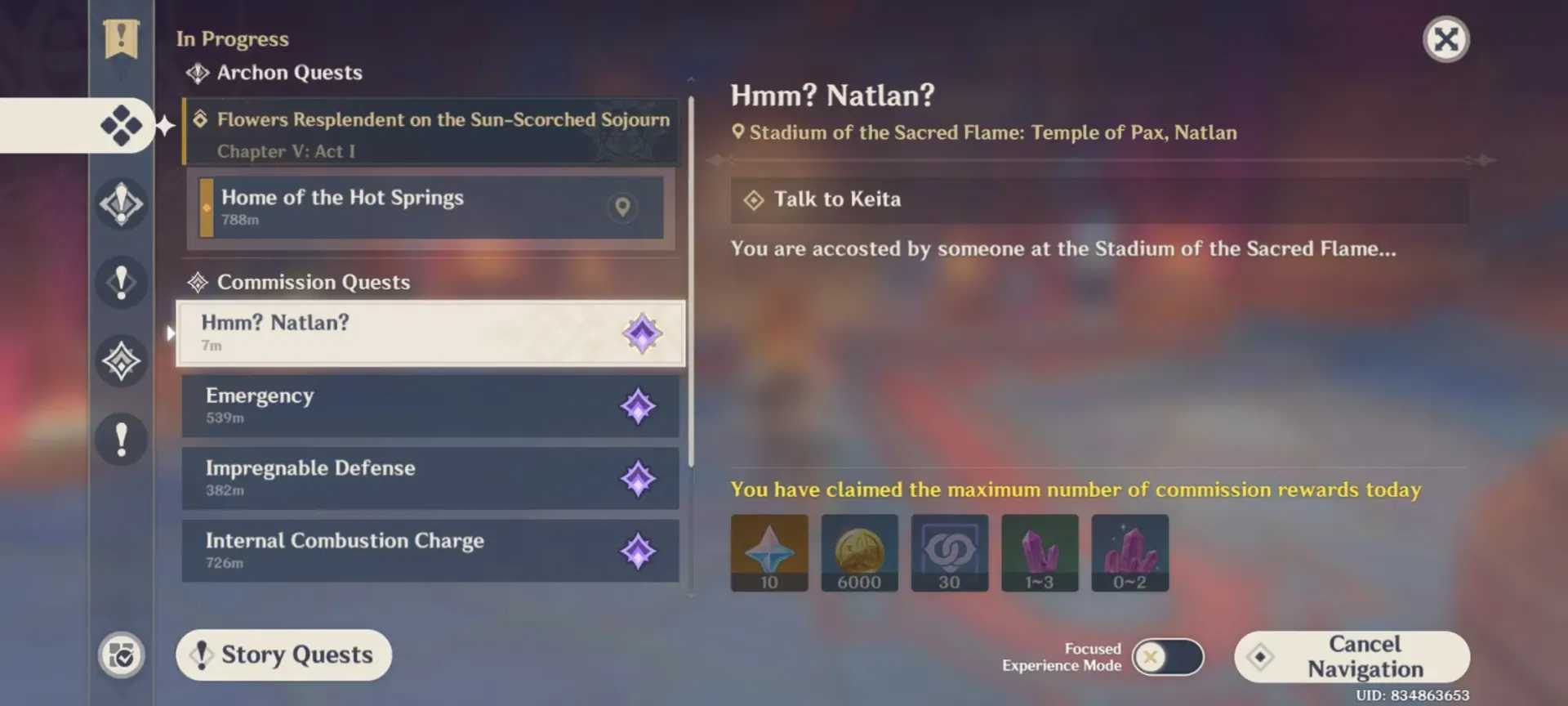The image size is (1568, 706).
Task: Switch to the all-quests four-diamond tab
Action: coord(121,125)
